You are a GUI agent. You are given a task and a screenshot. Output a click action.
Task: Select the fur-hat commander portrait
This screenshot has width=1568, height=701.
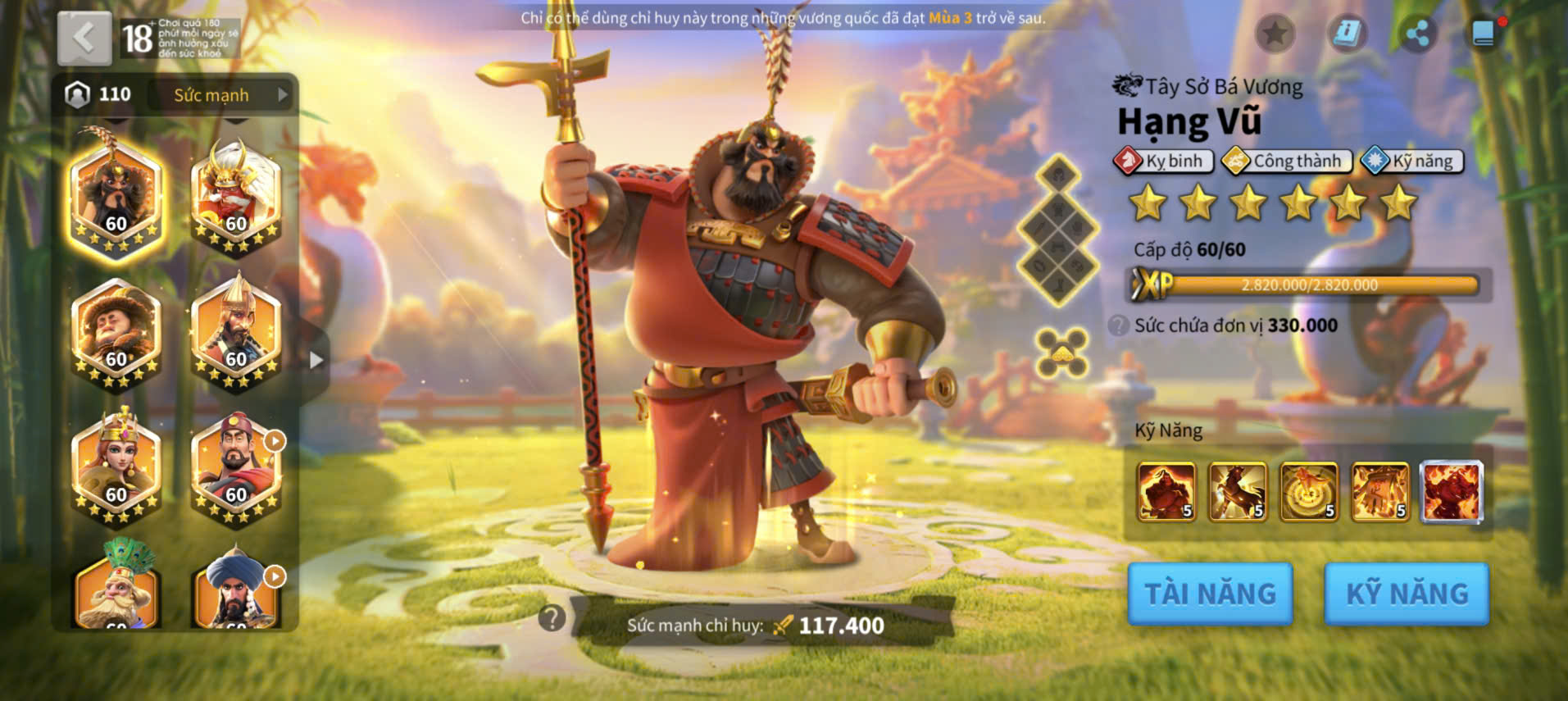pos(116,332)
